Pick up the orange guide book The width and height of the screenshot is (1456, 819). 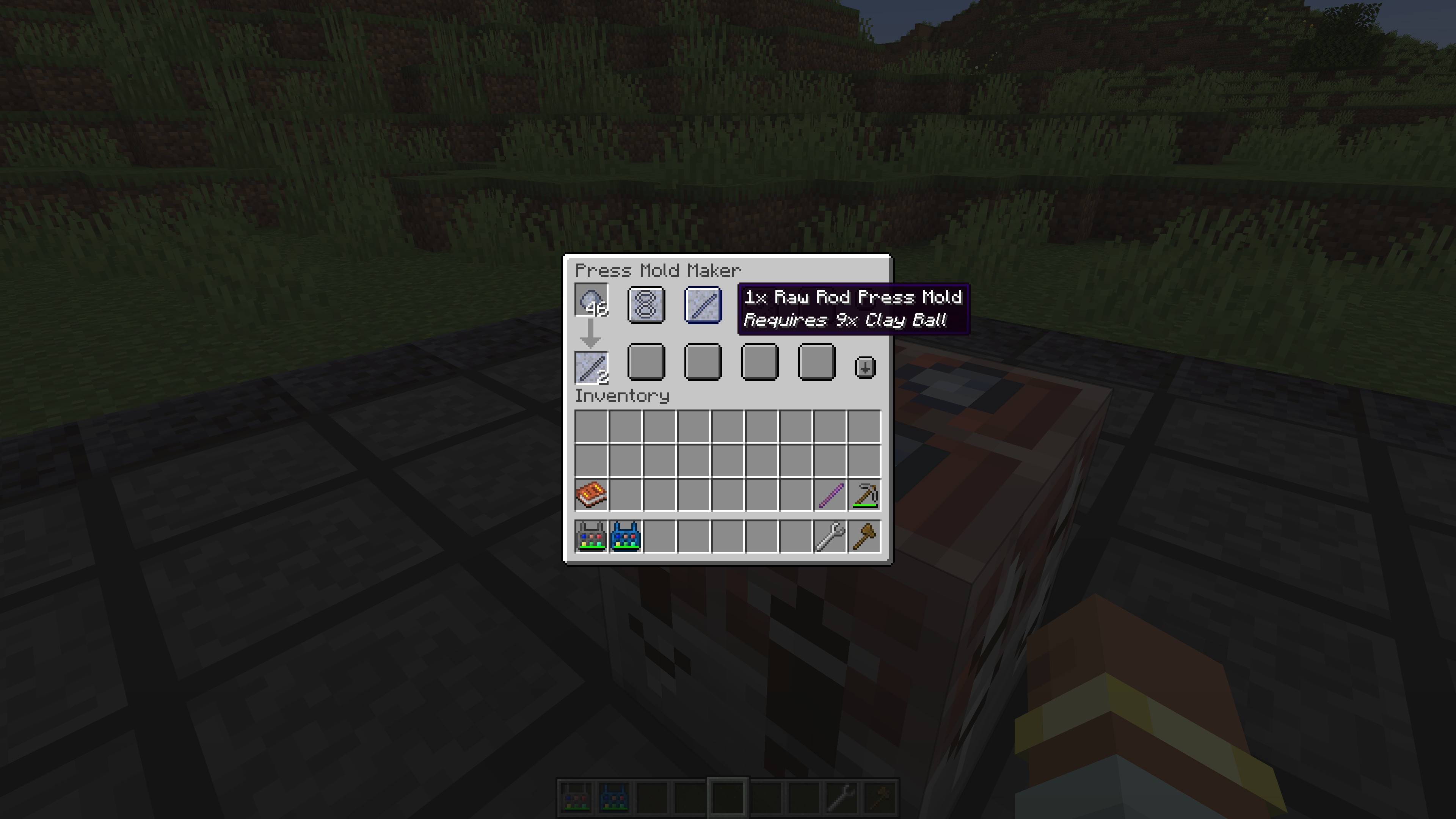point(591,494)
